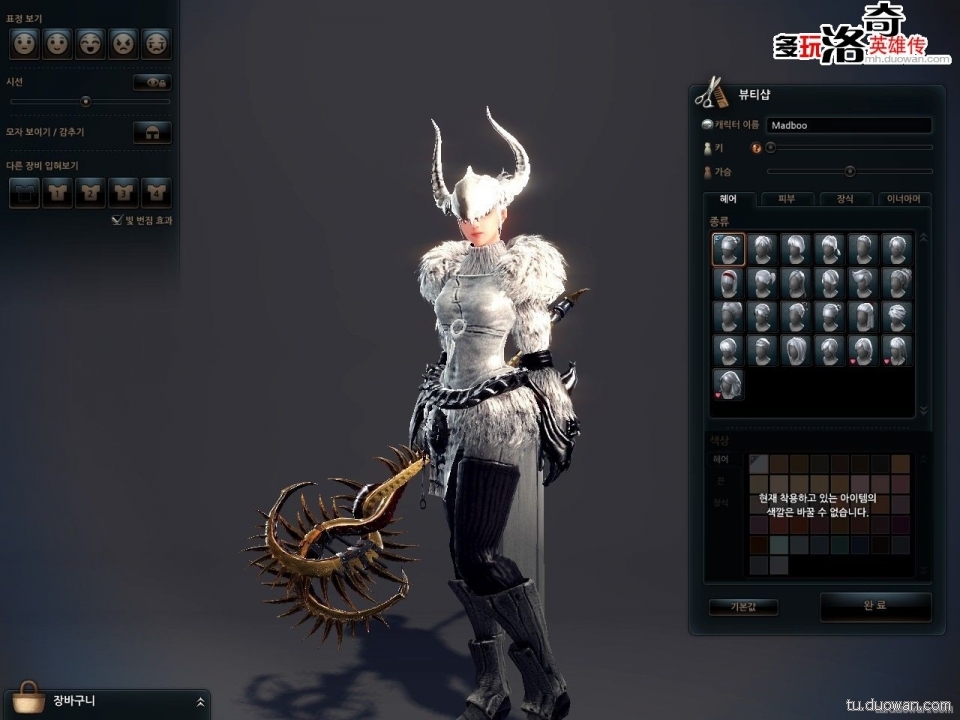Click the character name field showing Madboo
Image resolution: width=960 pixels, height=720 pixels.
click(849, 126)
